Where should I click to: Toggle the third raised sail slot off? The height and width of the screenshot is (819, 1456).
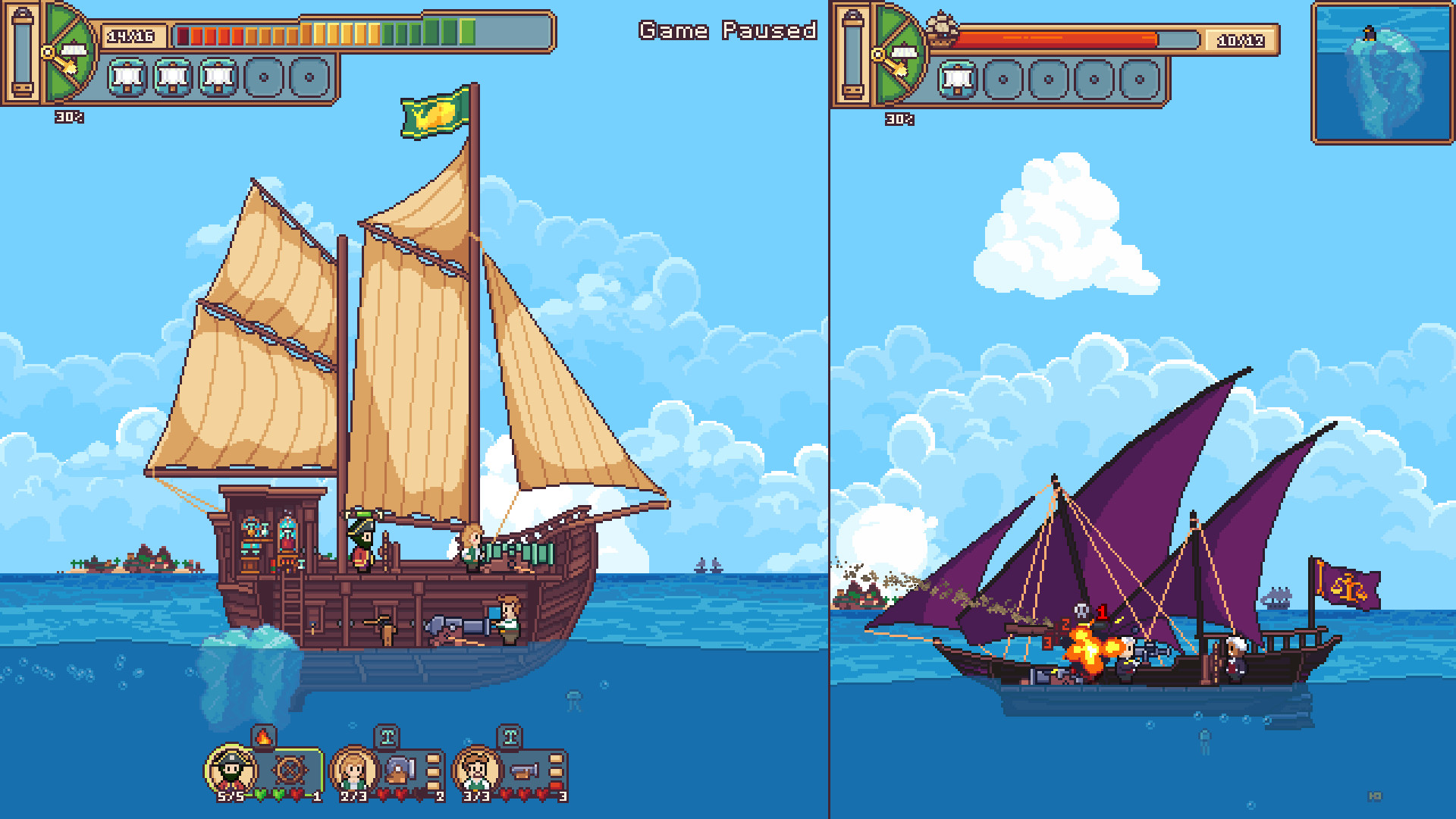[218, 77]
